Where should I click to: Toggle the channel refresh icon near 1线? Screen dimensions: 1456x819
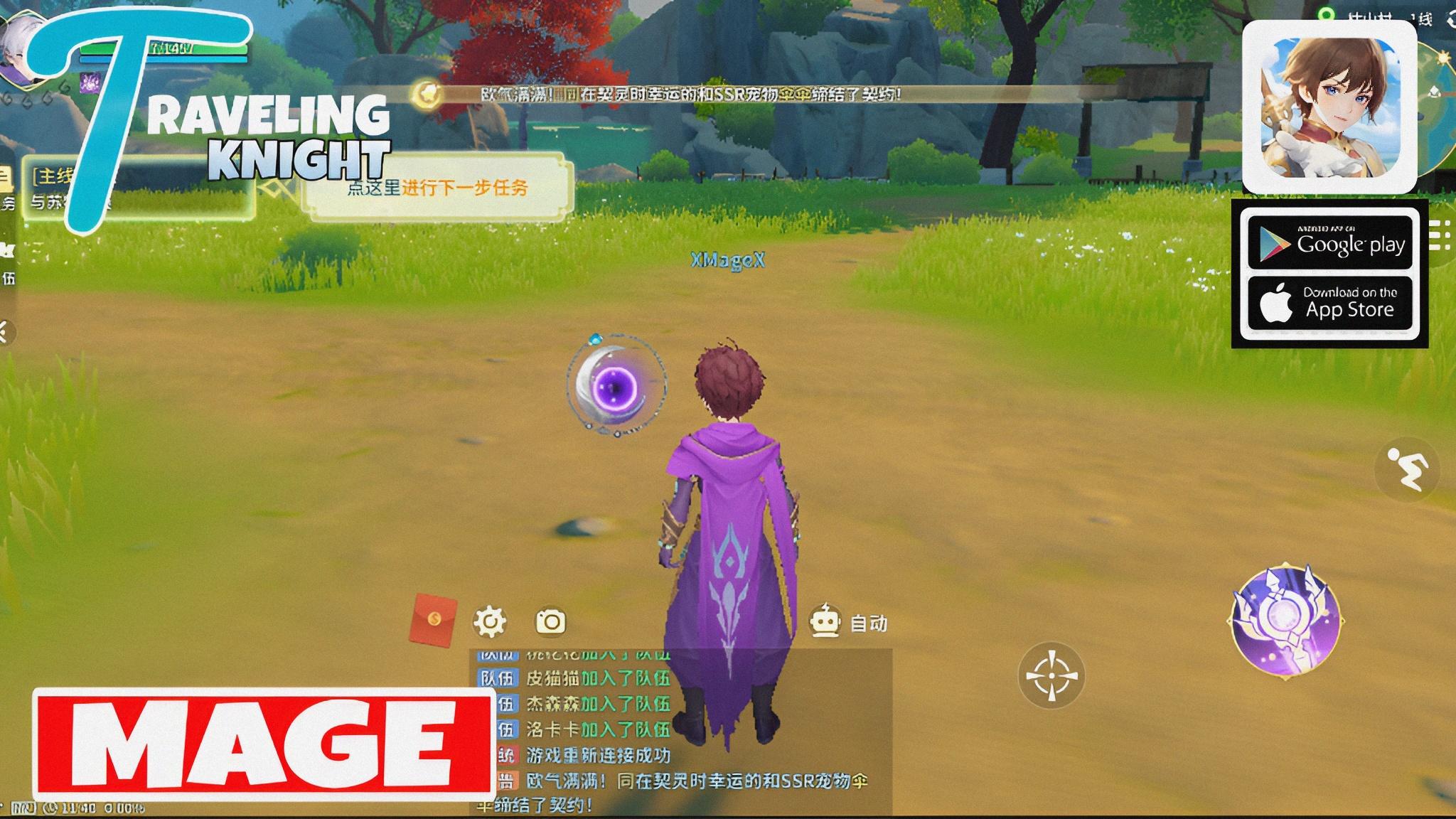click(x=1450, y=18)
